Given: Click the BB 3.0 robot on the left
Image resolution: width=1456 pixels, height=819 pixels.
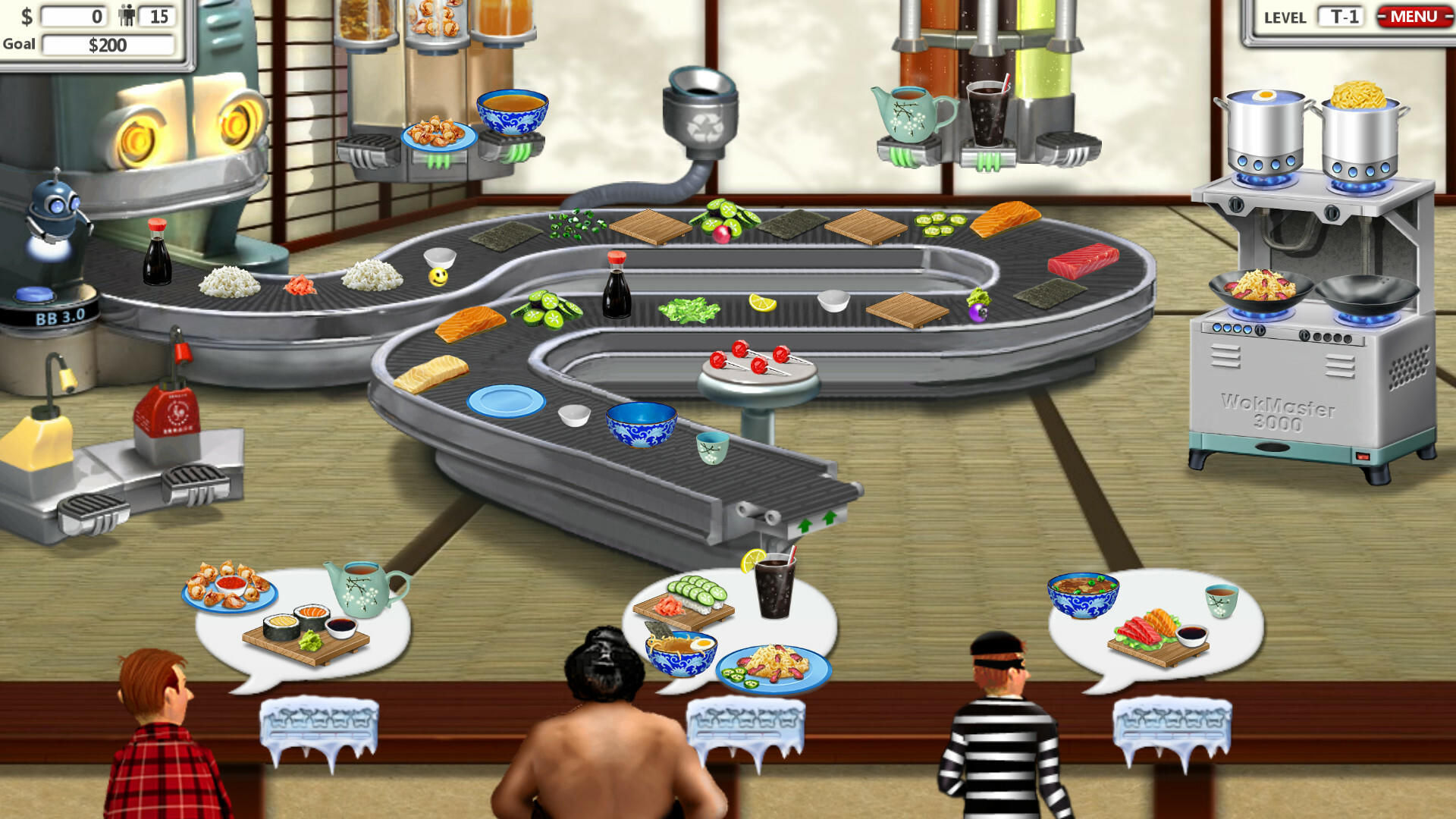Looking at the screenshot, I should (x=55, y=212).
